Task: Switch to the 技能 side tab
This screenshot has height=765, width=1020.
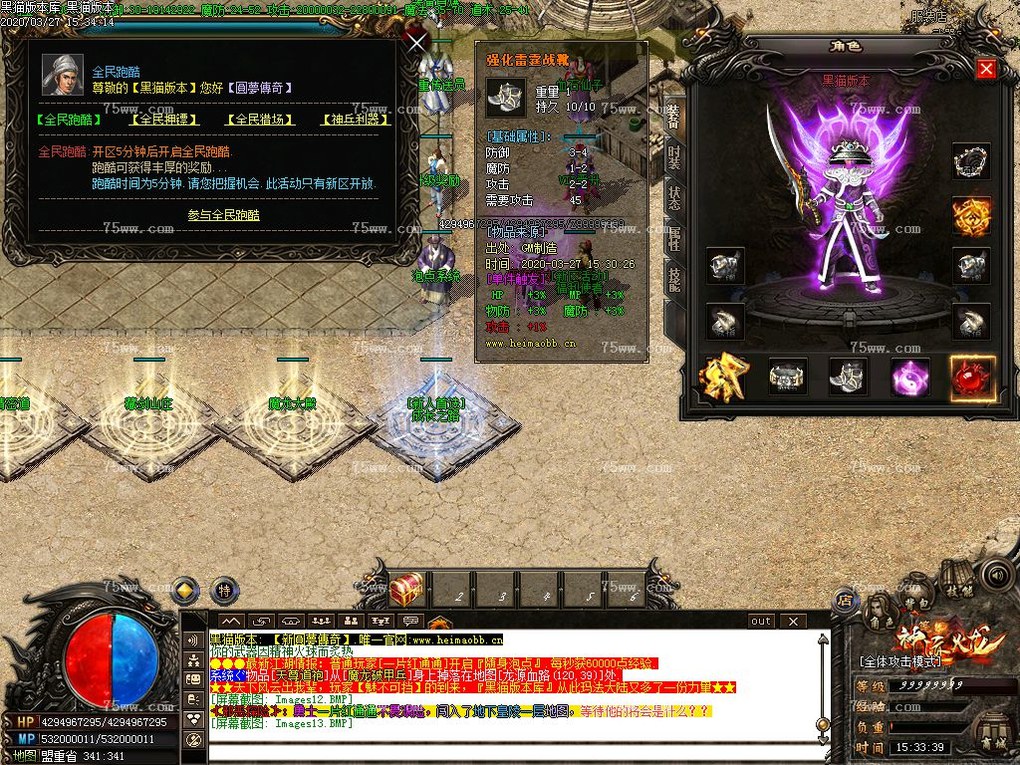Action: tap(674, 279)
